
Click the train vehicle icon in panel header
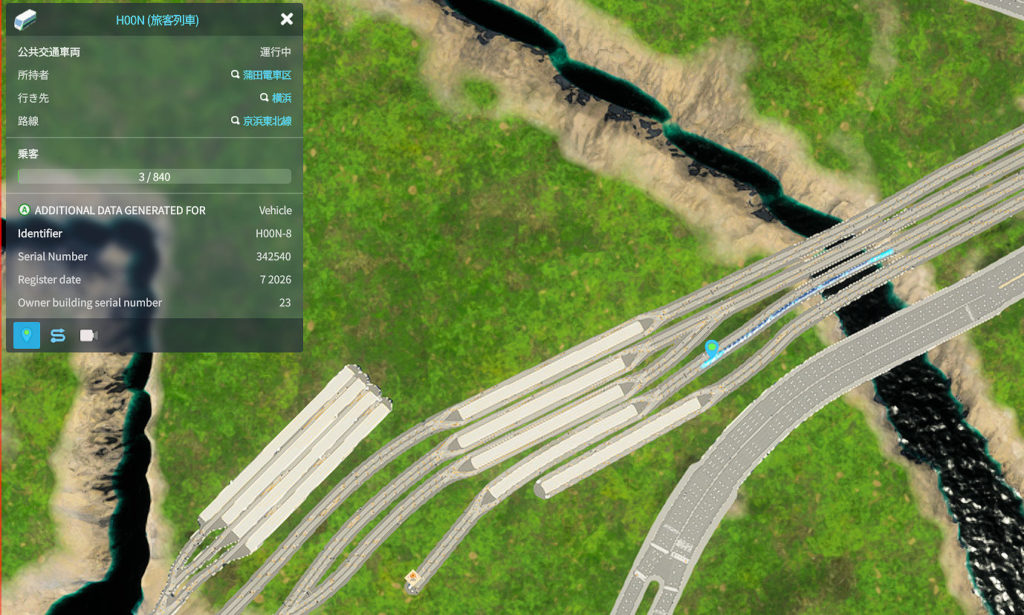[x=25, y=19]
